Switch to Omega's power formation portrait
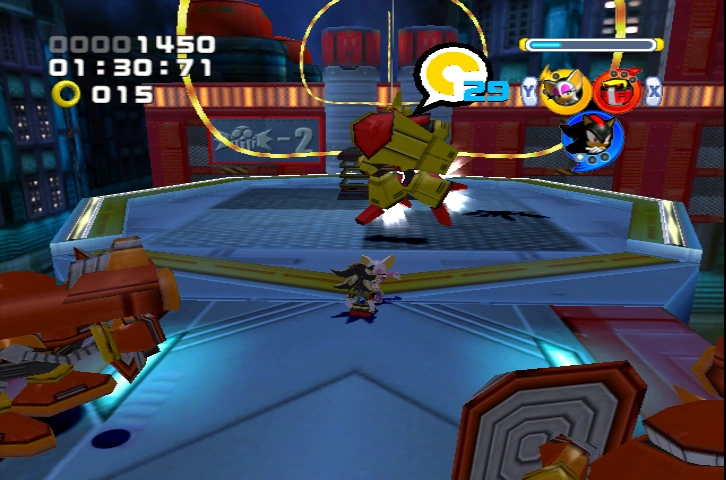The width and height of the screenshot is (726, 480). pos(616,90)
